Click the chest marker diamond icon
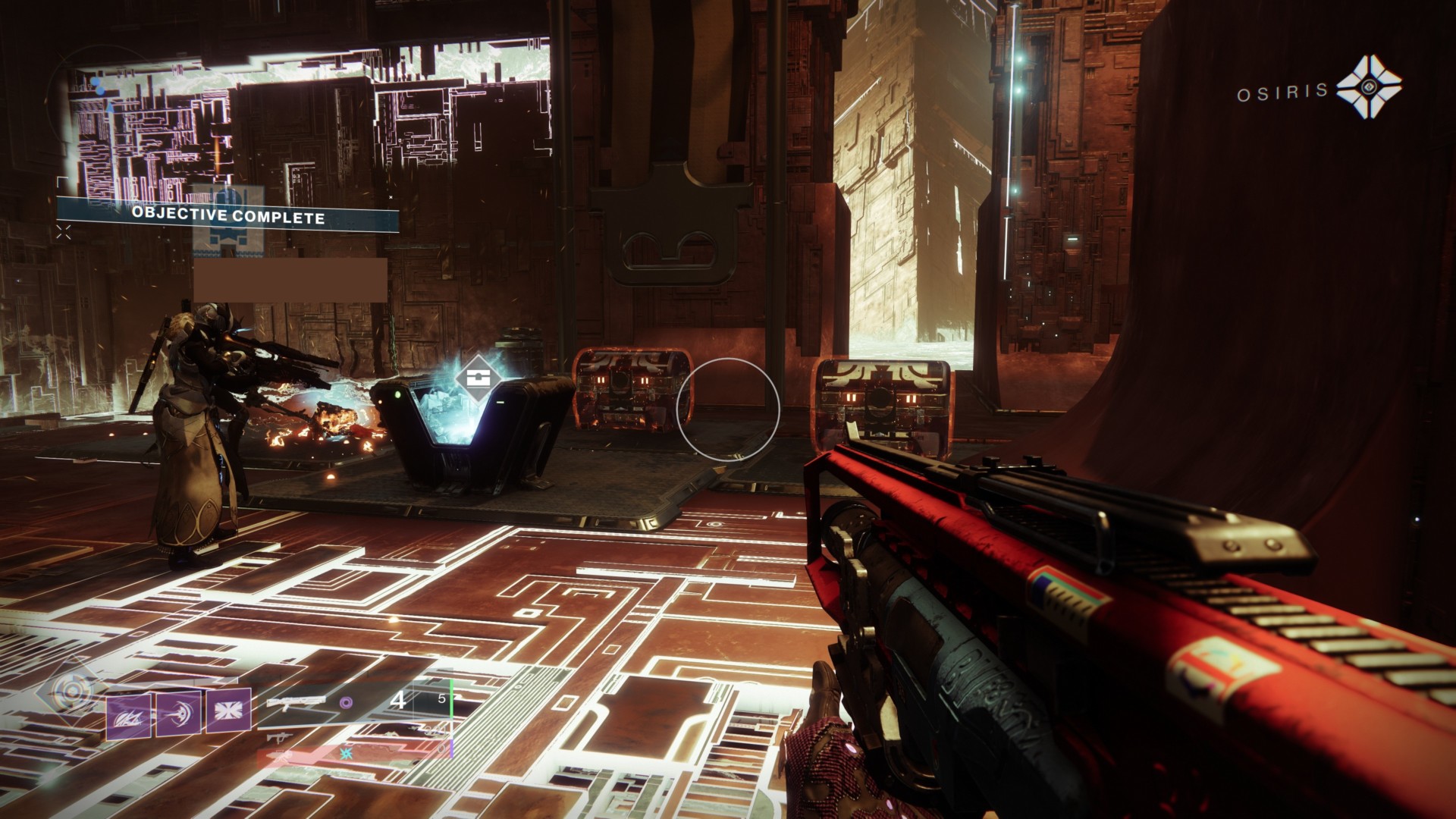This screenshot has height=819, width=1456. [x=476, y=378]
